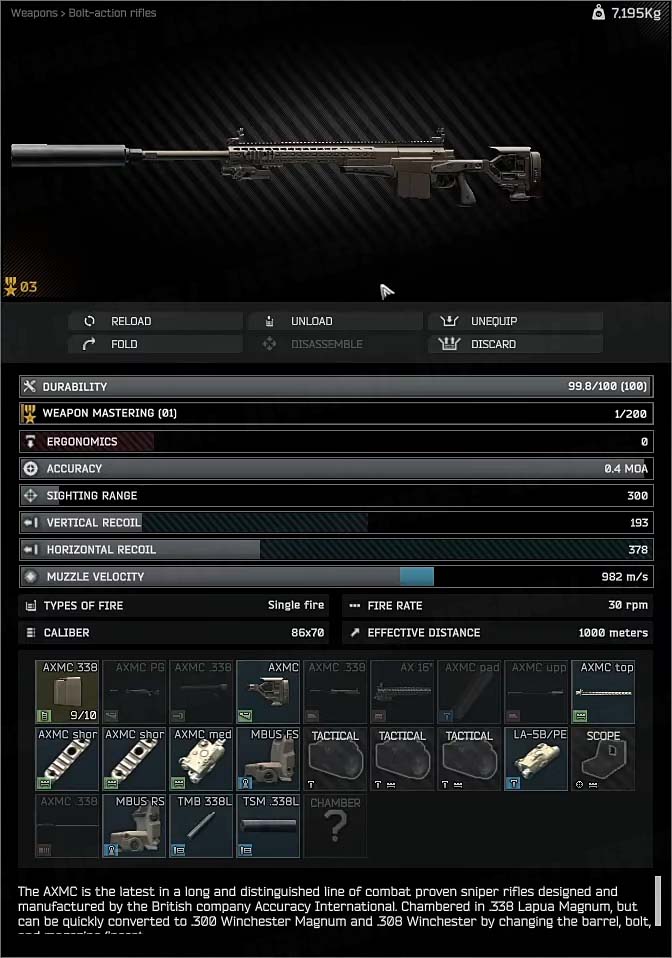The image size is (672, 958).
Task: Select the TSM .338L suppressor slot
Action: tap(268, 826)
